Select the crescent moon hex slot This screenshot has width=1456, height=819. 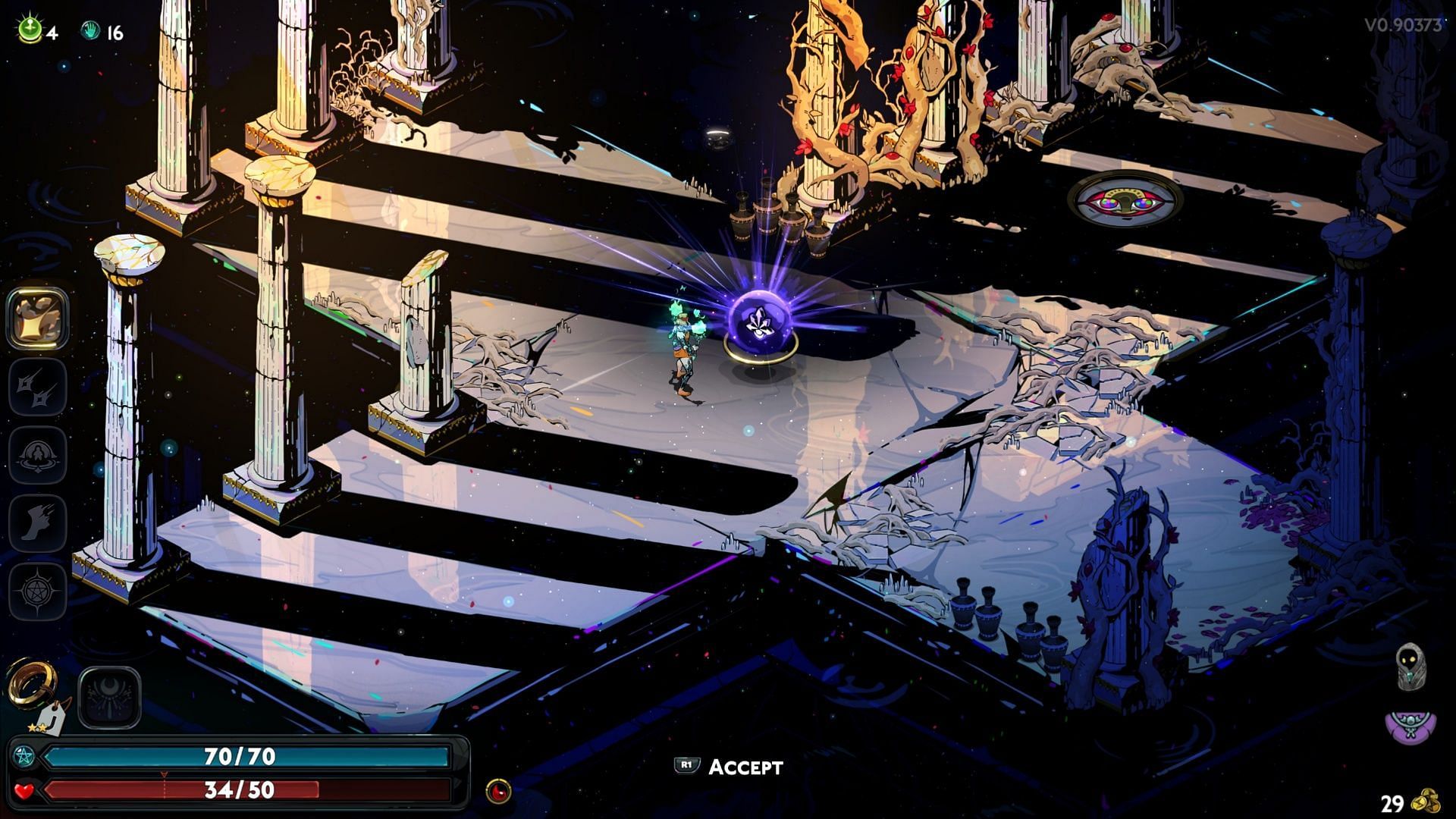click(x=109, y=698)
